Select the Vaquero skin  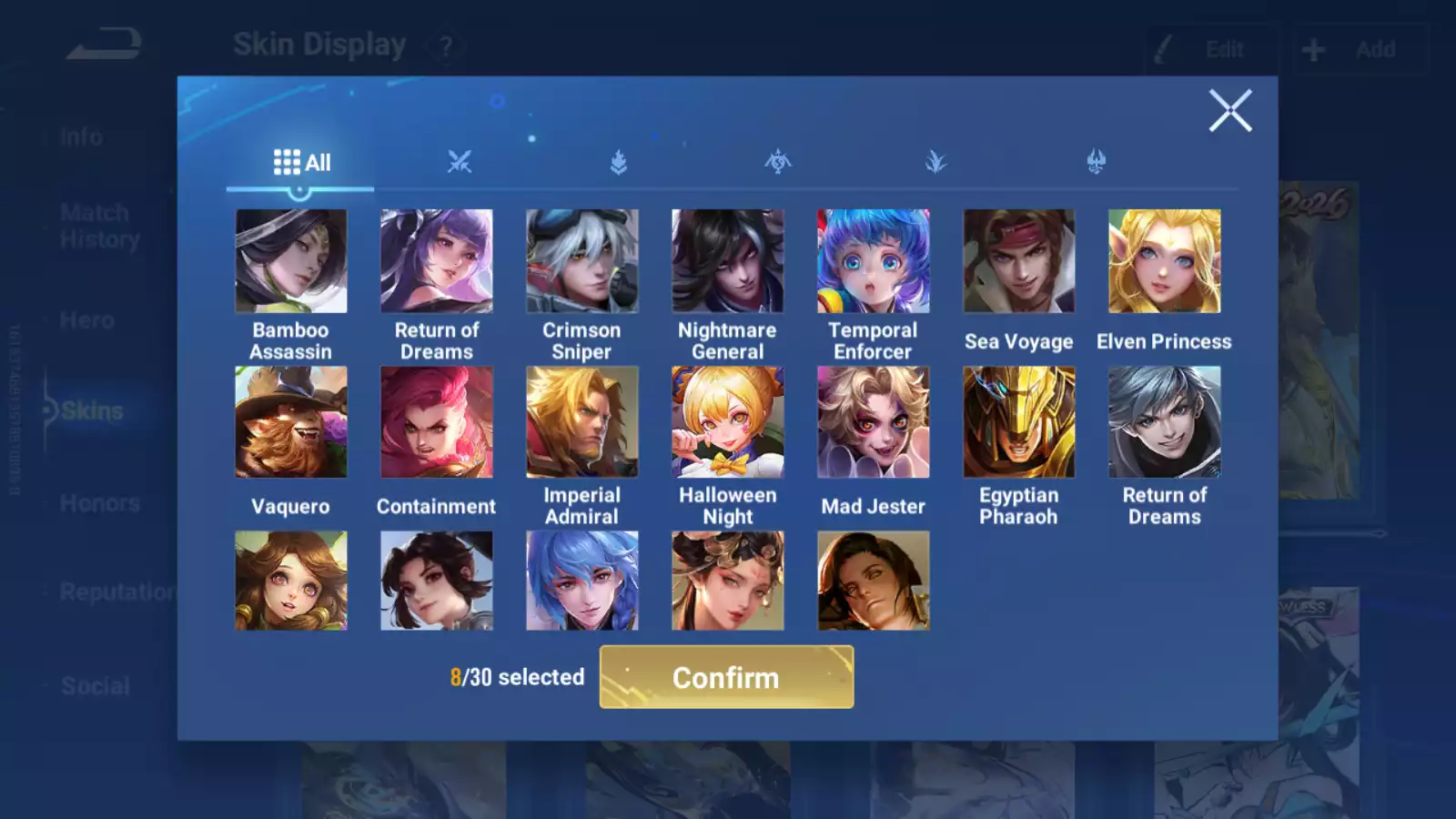pos(291,421)
